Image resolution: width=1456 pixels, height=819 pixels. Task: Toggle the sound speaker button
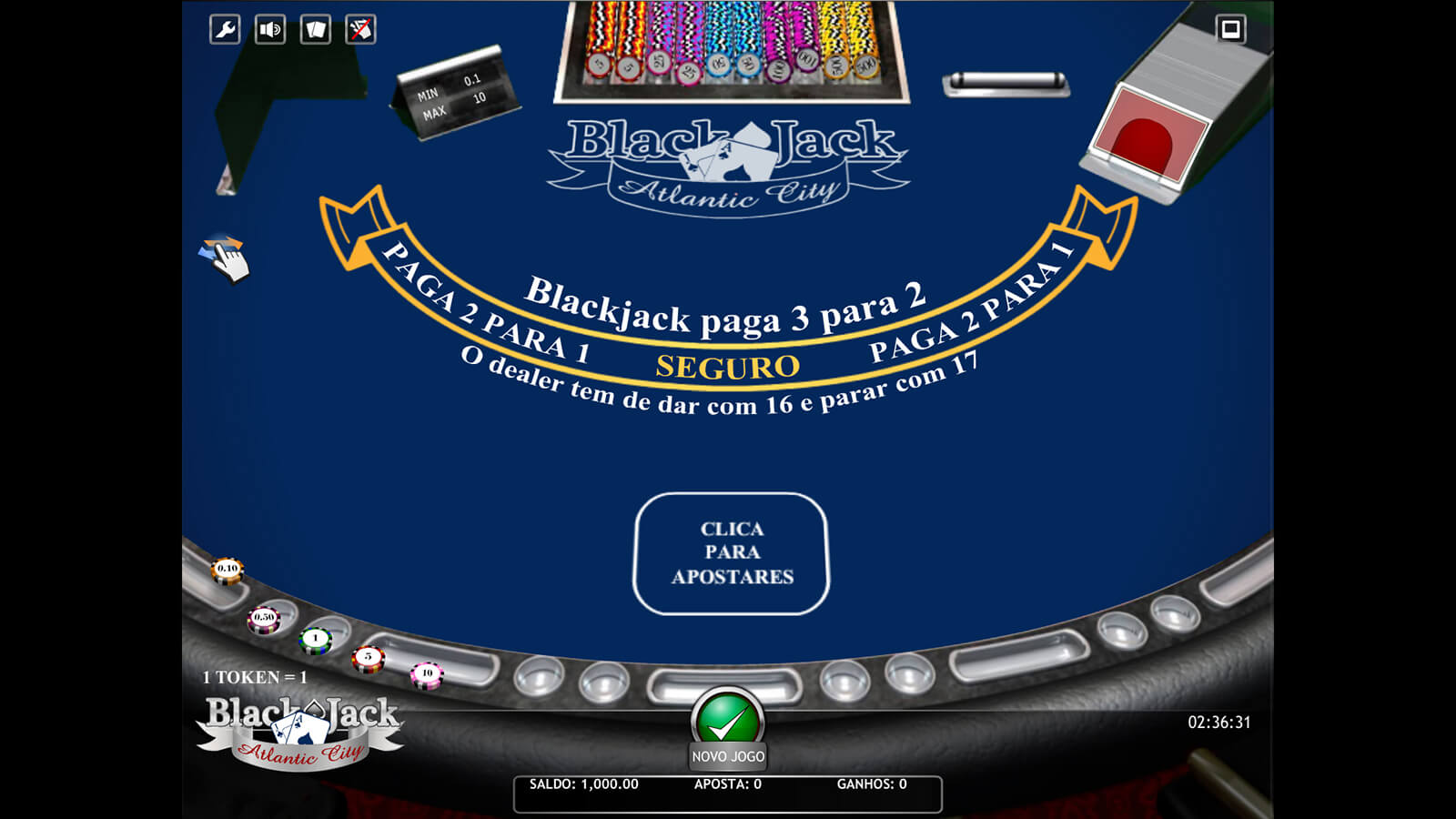pos(270,30)
